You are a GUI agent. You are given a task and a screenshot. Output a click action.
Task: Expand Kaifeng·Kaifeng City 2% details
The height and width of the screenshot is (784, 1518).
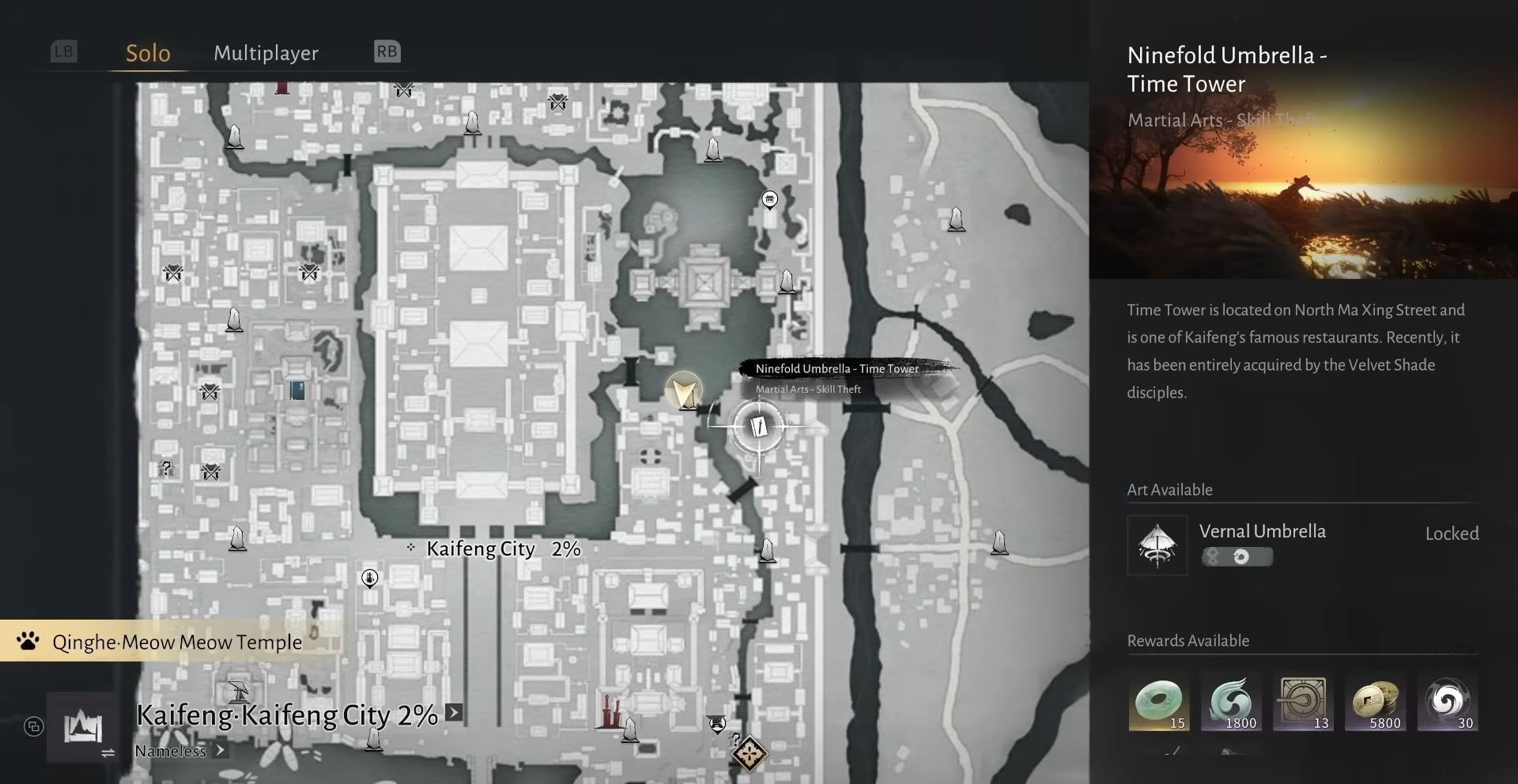click(x=452, y=713)
